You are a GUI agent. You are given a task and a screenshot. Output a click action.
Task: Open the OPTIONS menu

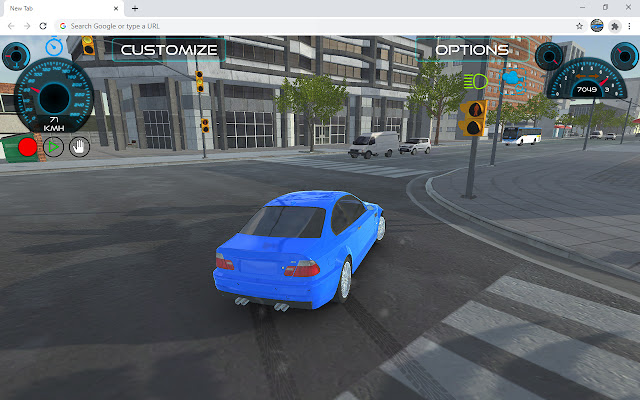pos(473,49)
